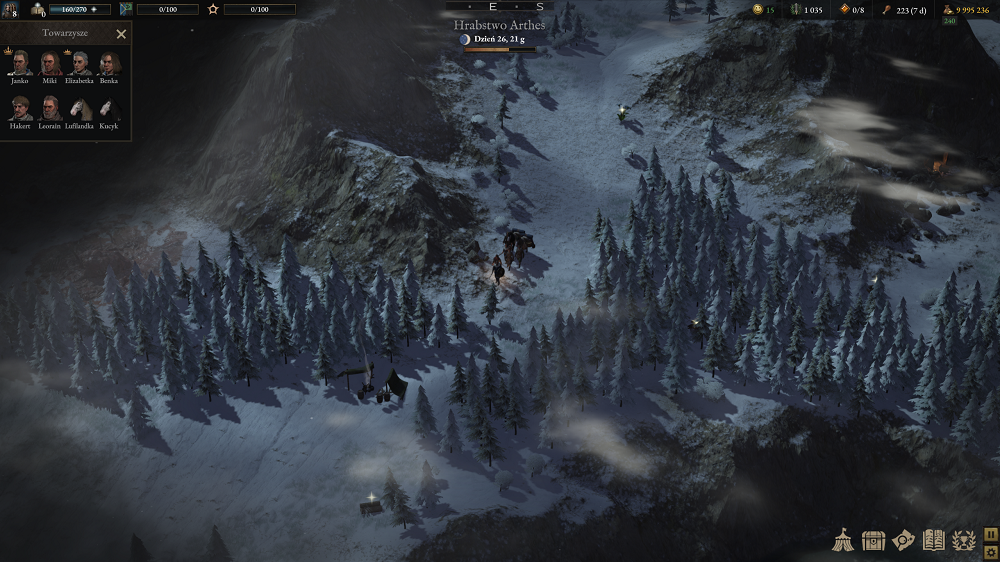Open the treasure chest inventory
Image resolution: width=1000 pixels, height=562 pixels.
(x=873, y=540)
